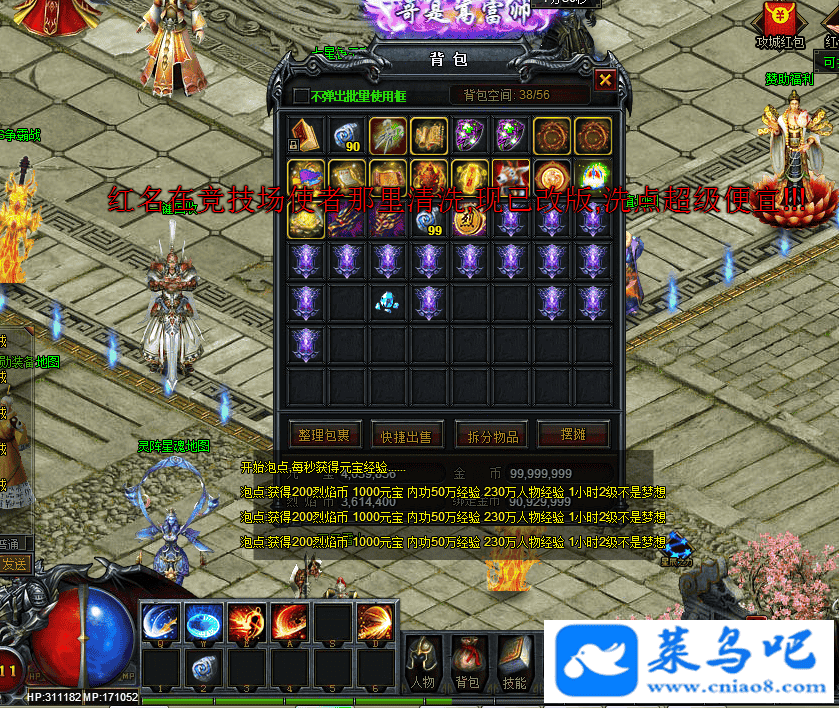
Task: Choose the white-and-red beast head item
Action: [510, 177]
